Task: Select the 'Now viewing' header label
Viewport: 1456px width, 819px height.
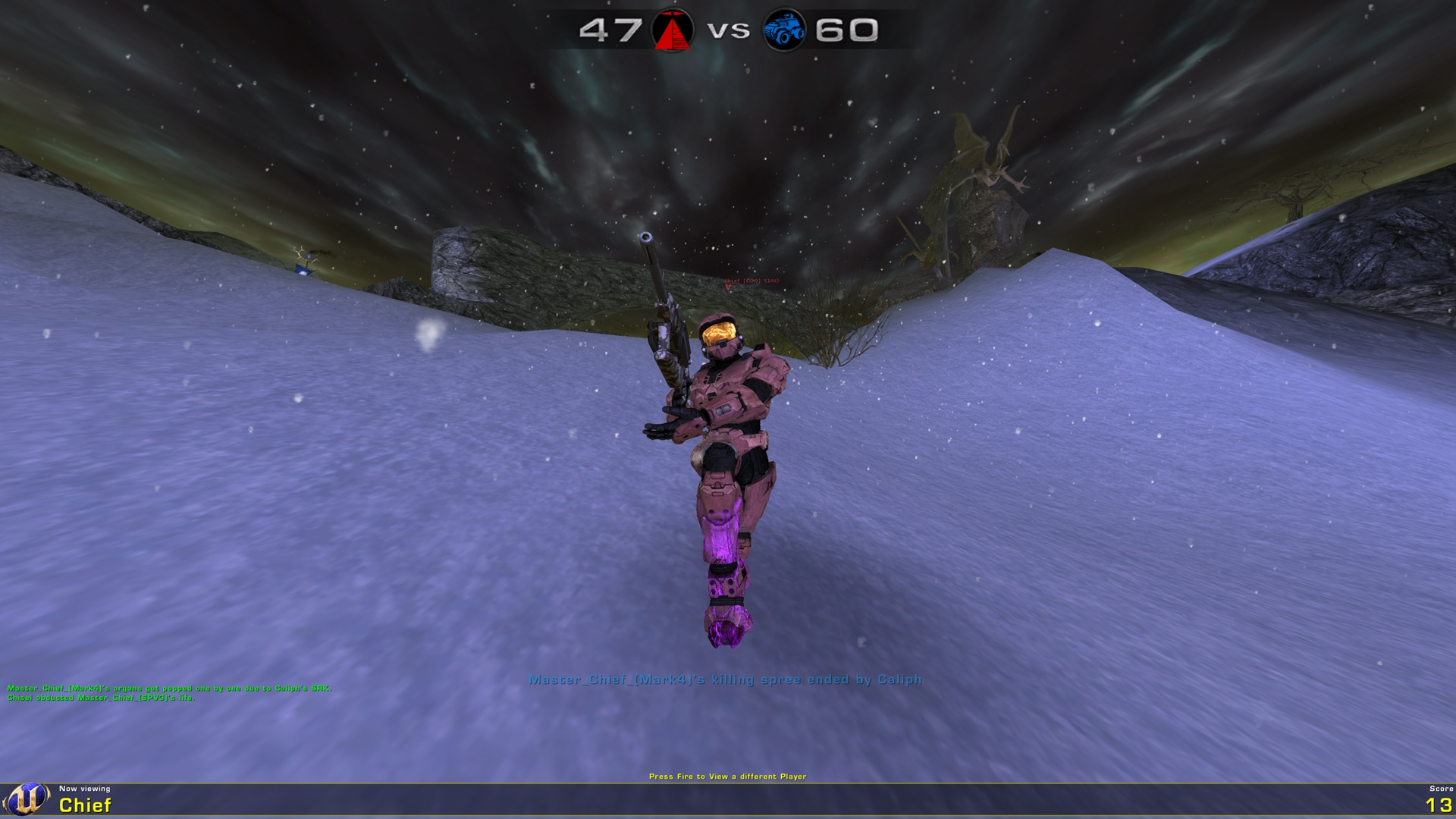Action: coord(86,789)
